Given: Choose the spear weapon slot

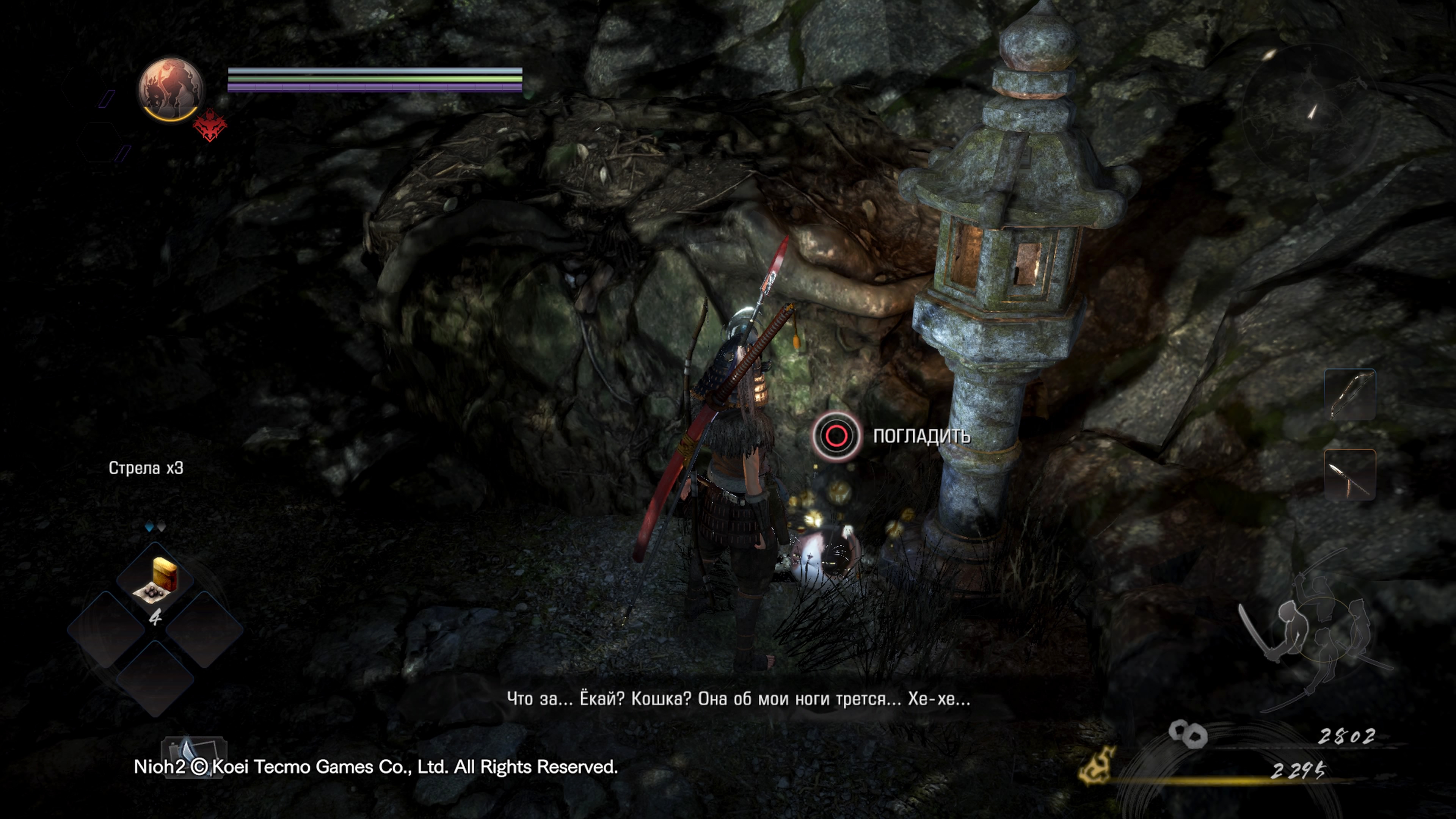Looking at the screenshot, I should [1350, 474].
